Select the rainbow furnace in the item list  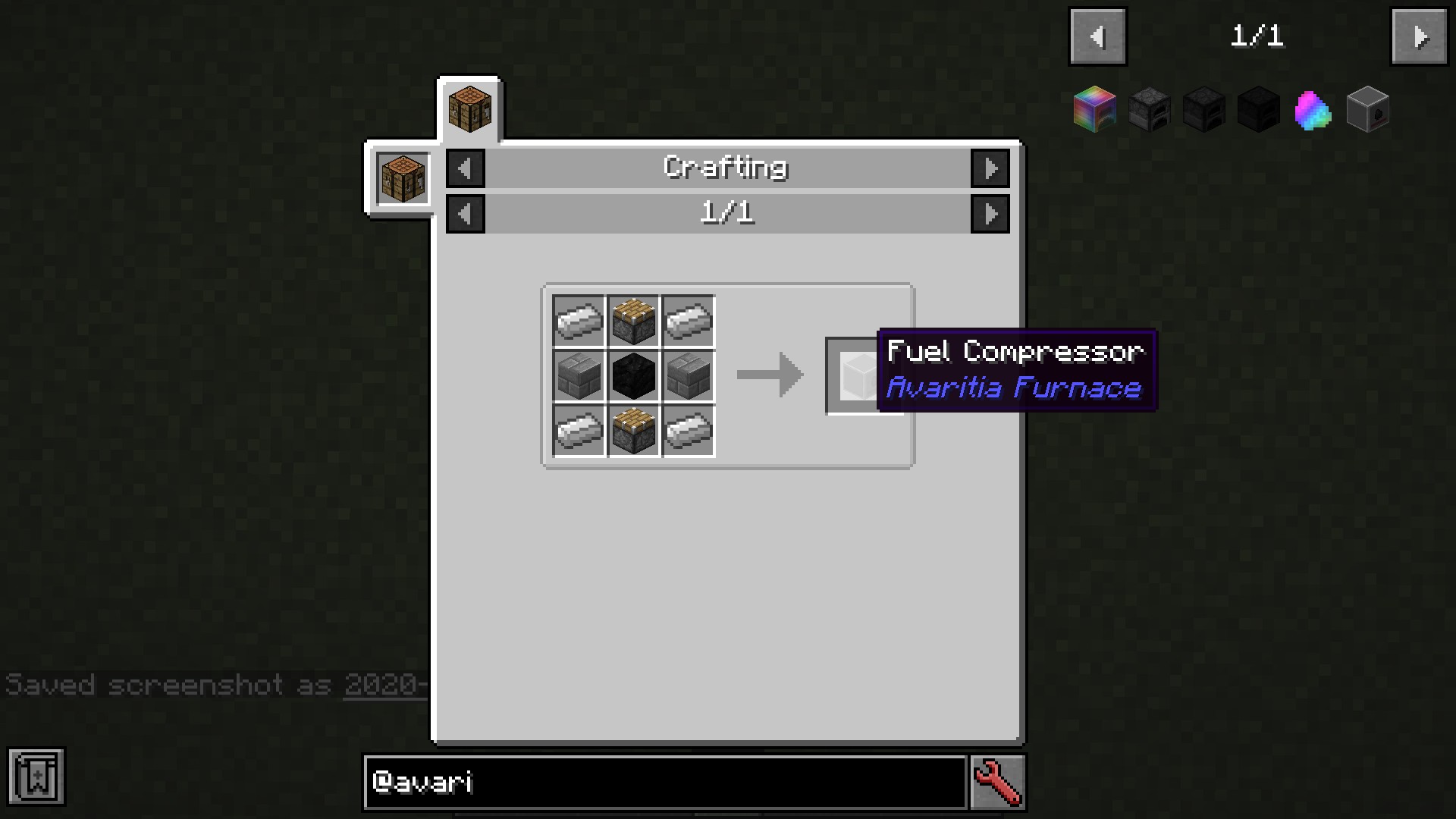pos(1094,110)
